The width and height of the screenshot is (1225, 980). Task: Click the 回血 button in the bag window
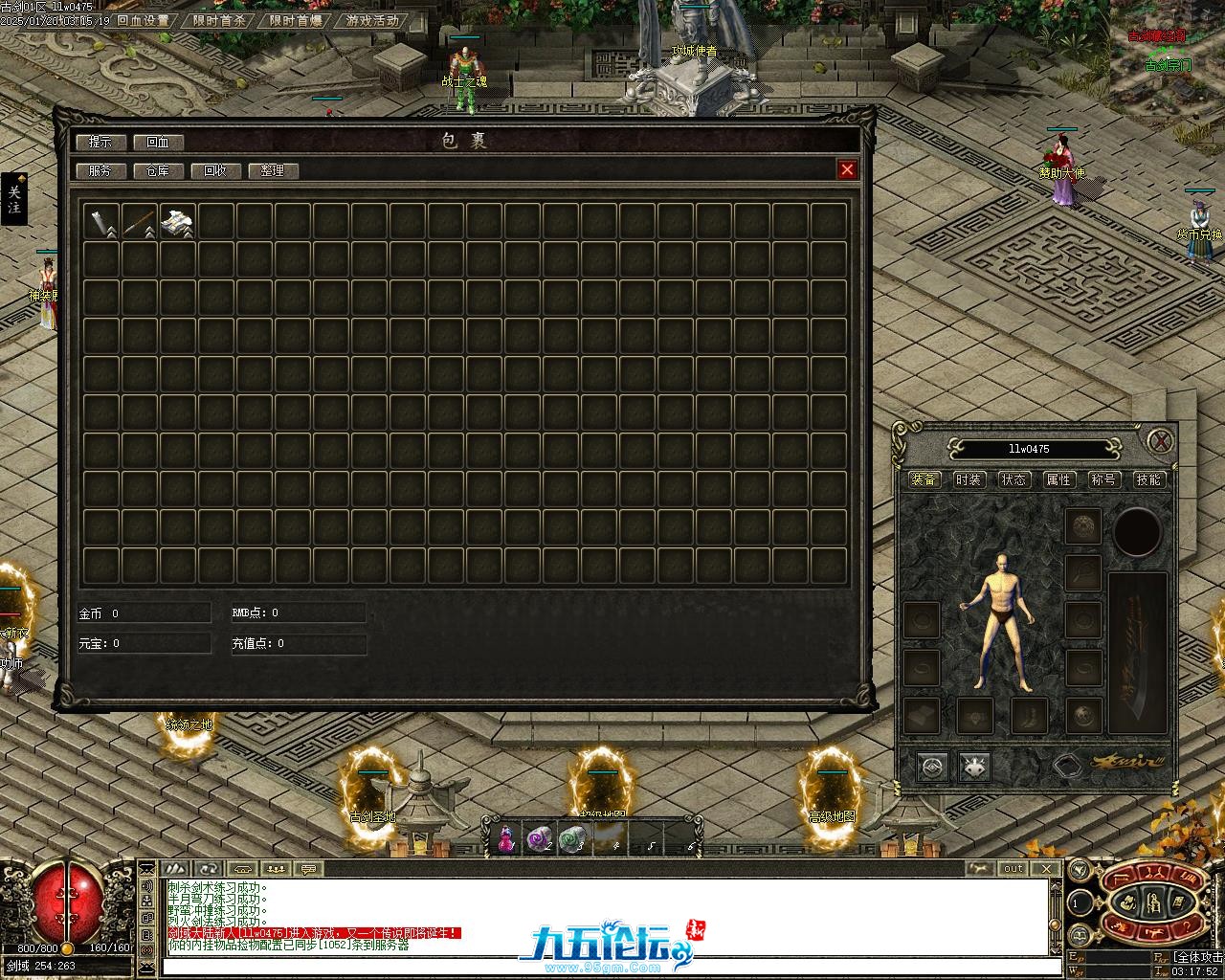pos(158,142)
